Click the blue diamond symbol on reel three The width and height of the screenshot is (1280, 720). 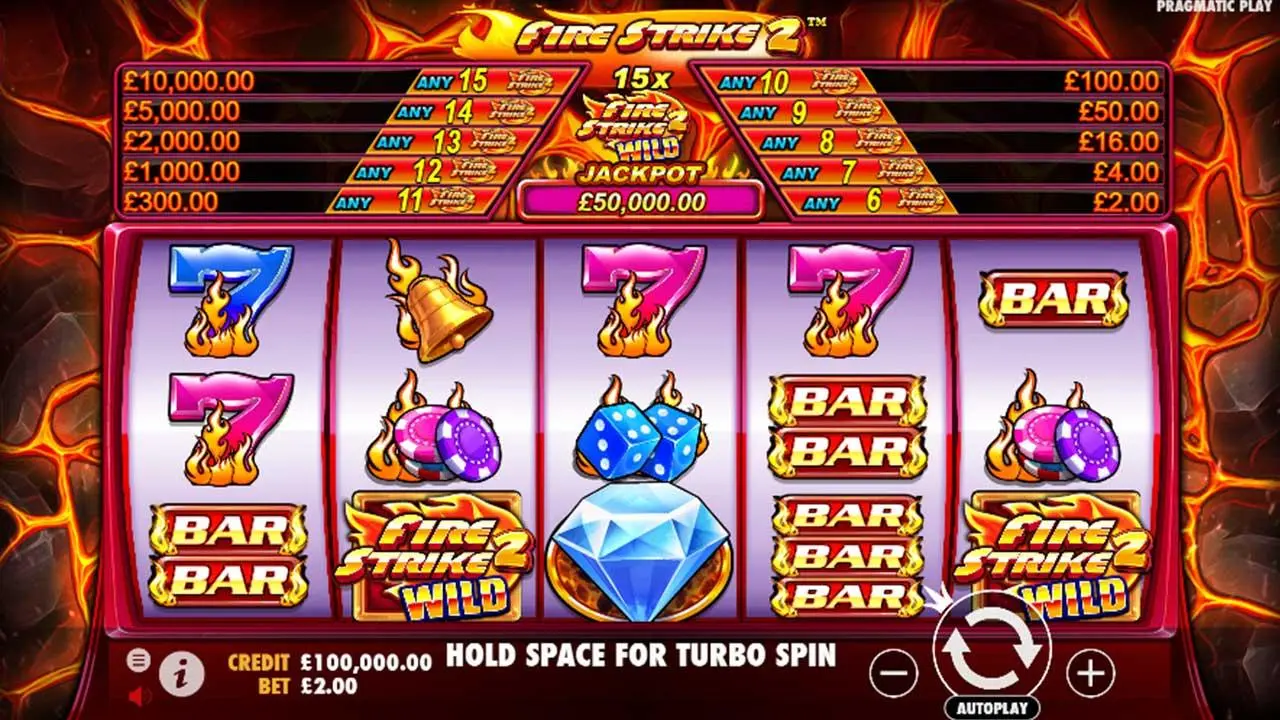coord(638,553)
